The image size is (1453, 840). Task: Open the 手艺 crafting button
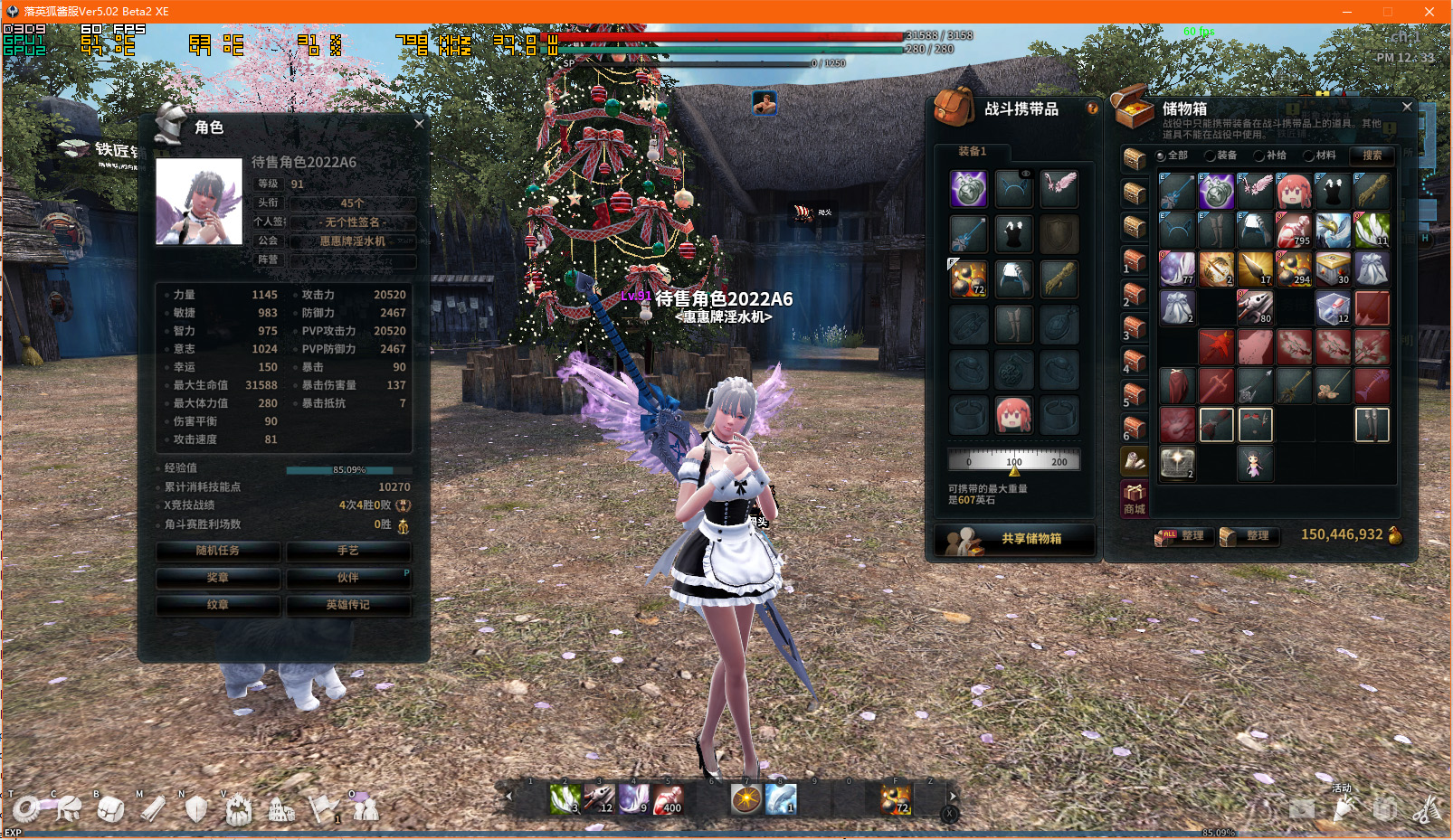pos(348,551)
